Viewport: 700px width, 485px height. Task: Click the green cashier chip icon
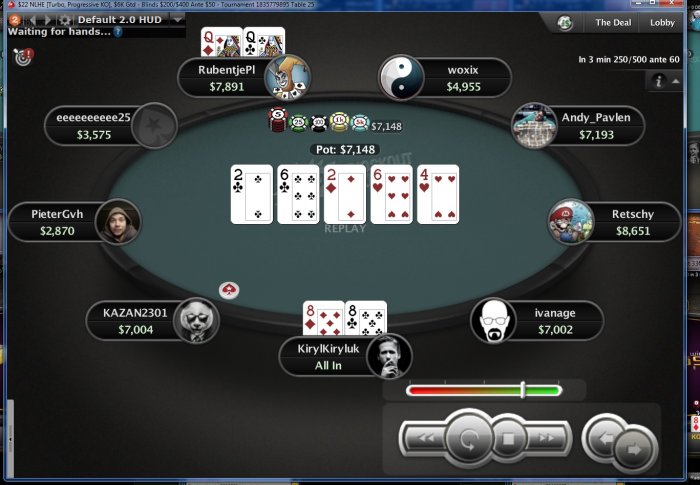[x=565, y=22]
